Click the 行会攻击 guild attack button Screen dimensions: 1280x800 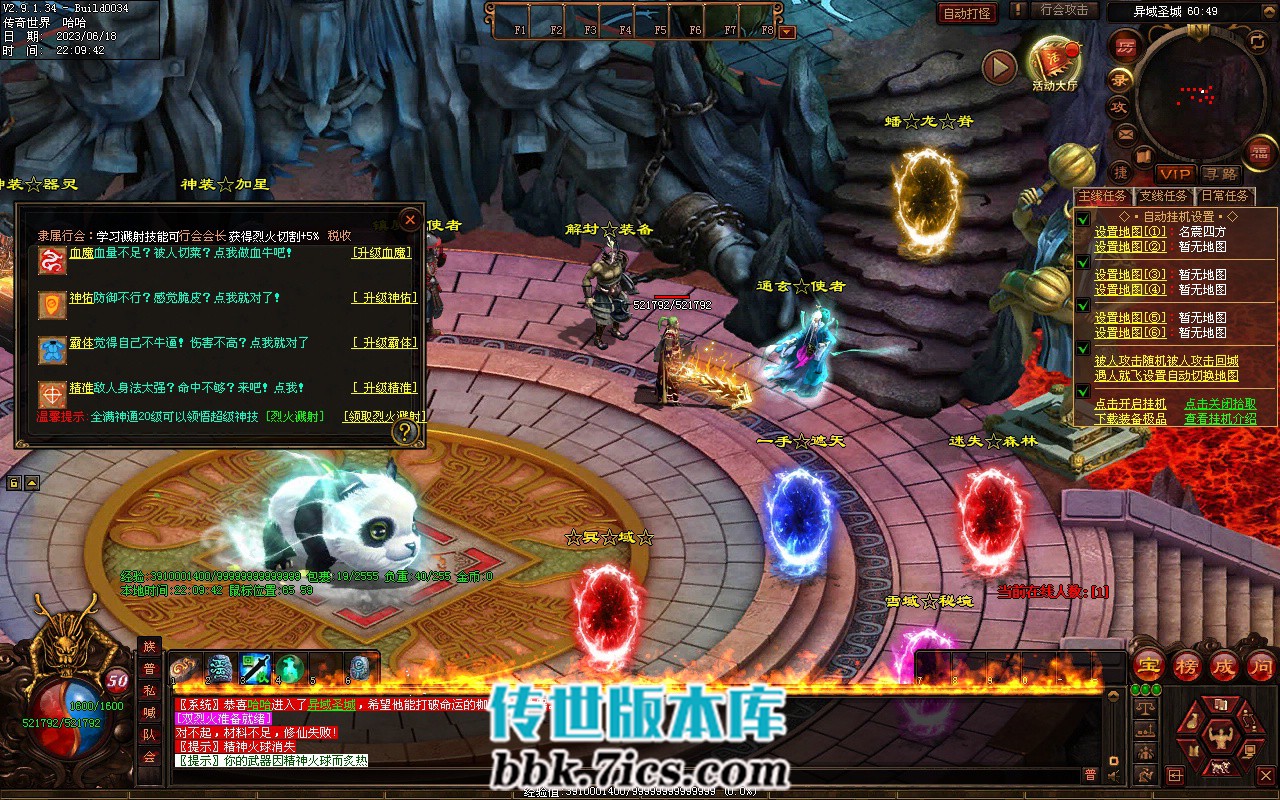1064,10
